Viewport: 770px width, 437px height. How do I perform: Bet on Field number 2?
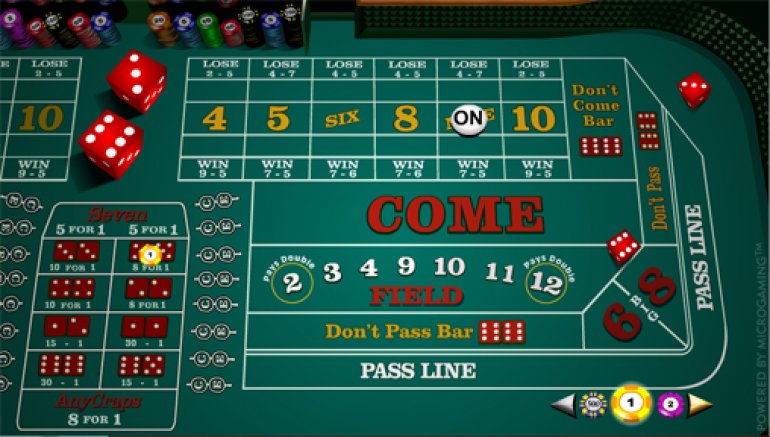point(293,282)
